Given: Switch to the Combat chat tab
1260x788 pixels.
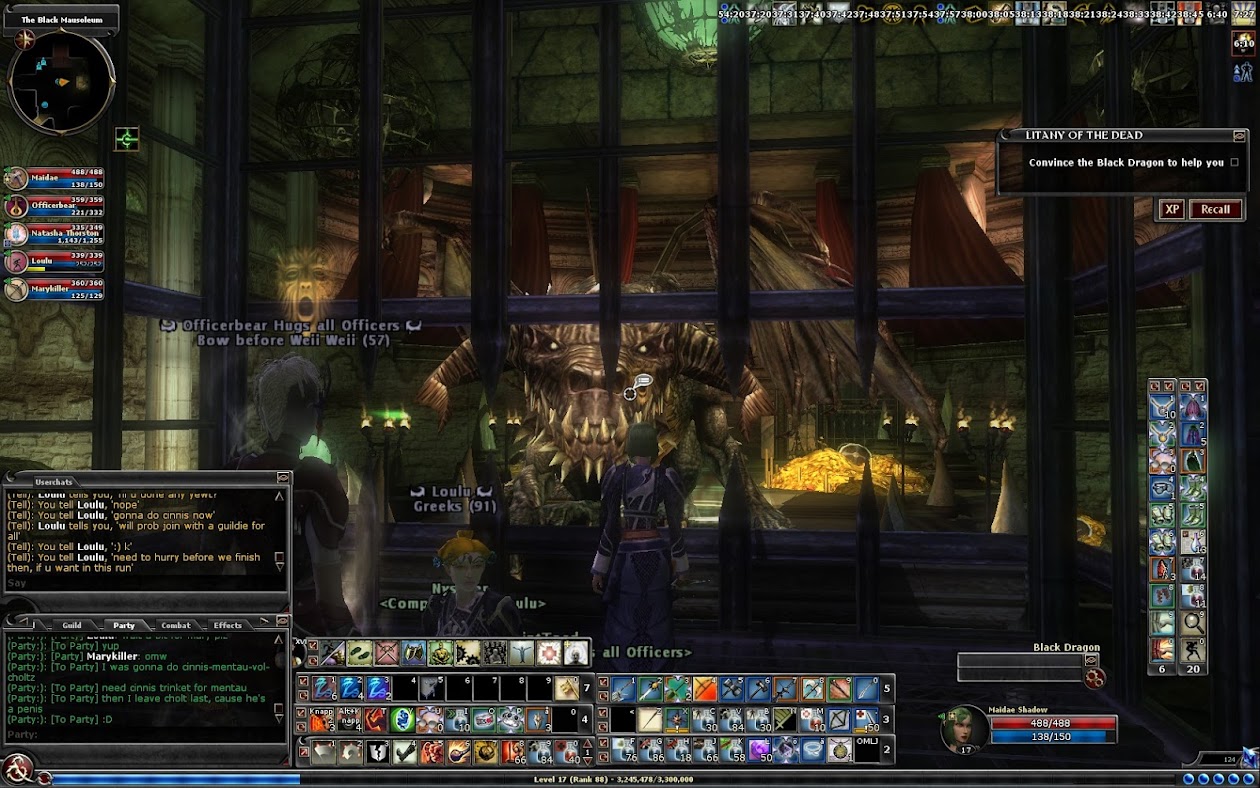Looking at the screenshot, I should 176,625.
